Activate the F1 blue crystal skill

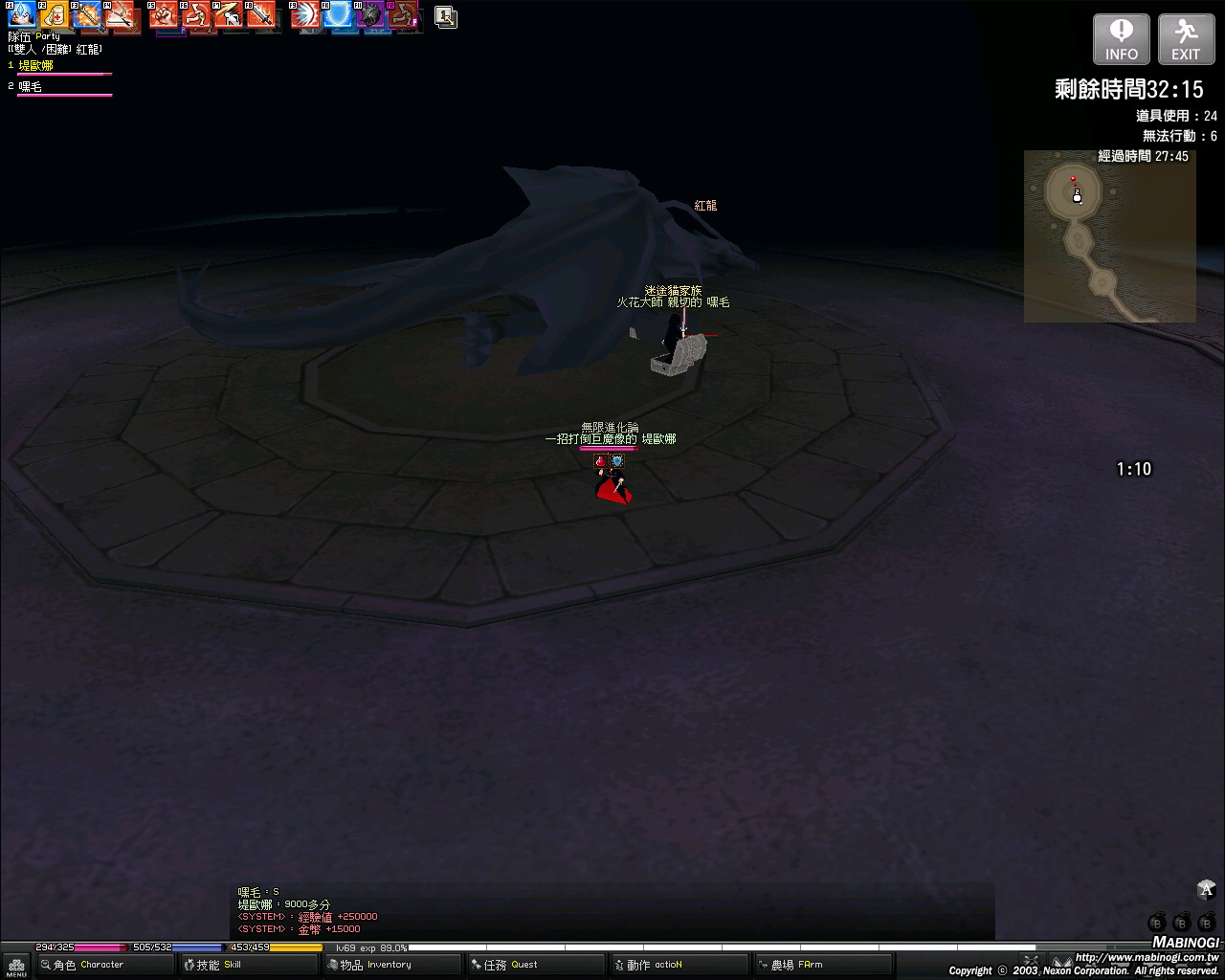pyautogui.click(x=22, y=15)
